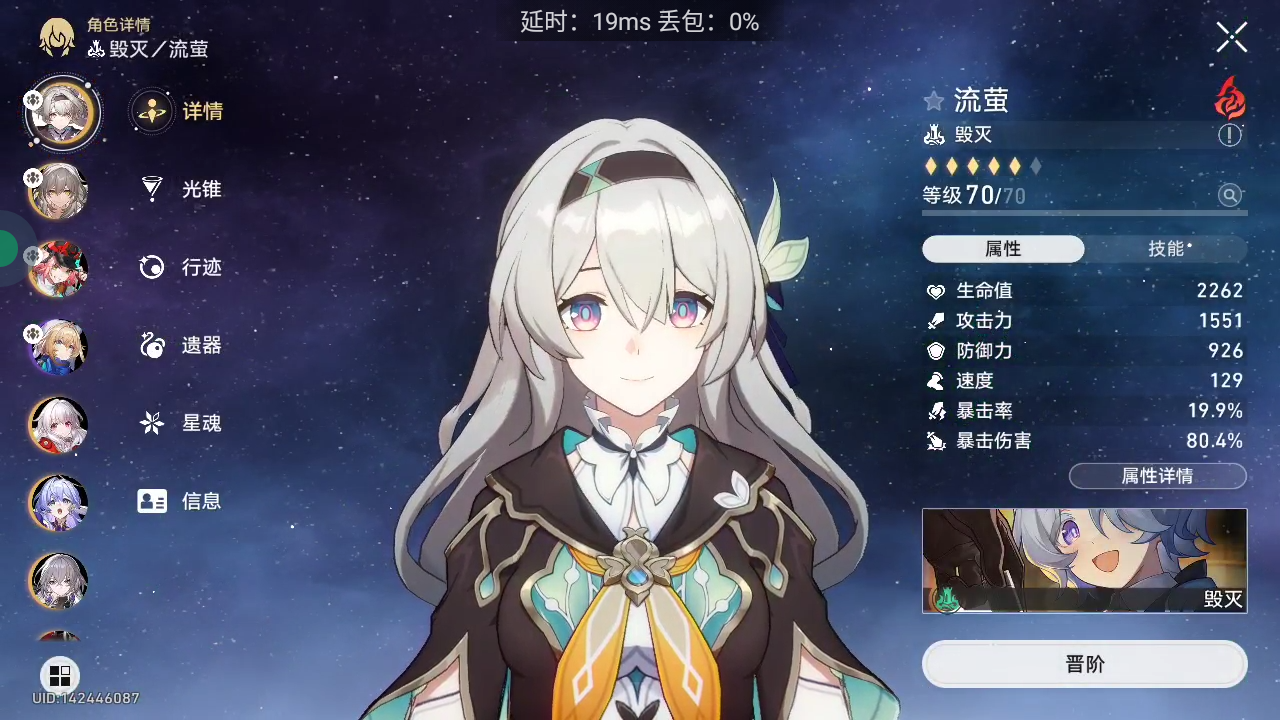Viewport: 1280px width, 720px height.
Task: Close the character details screen
Action: click(1231, 38)
